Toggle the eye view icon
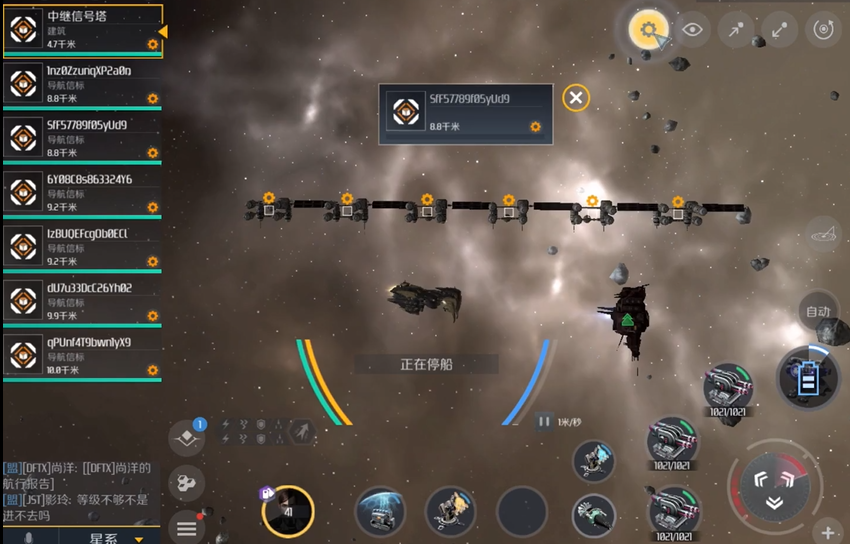The height and width of the screenshot is (544, 850). tap(692, 30)
